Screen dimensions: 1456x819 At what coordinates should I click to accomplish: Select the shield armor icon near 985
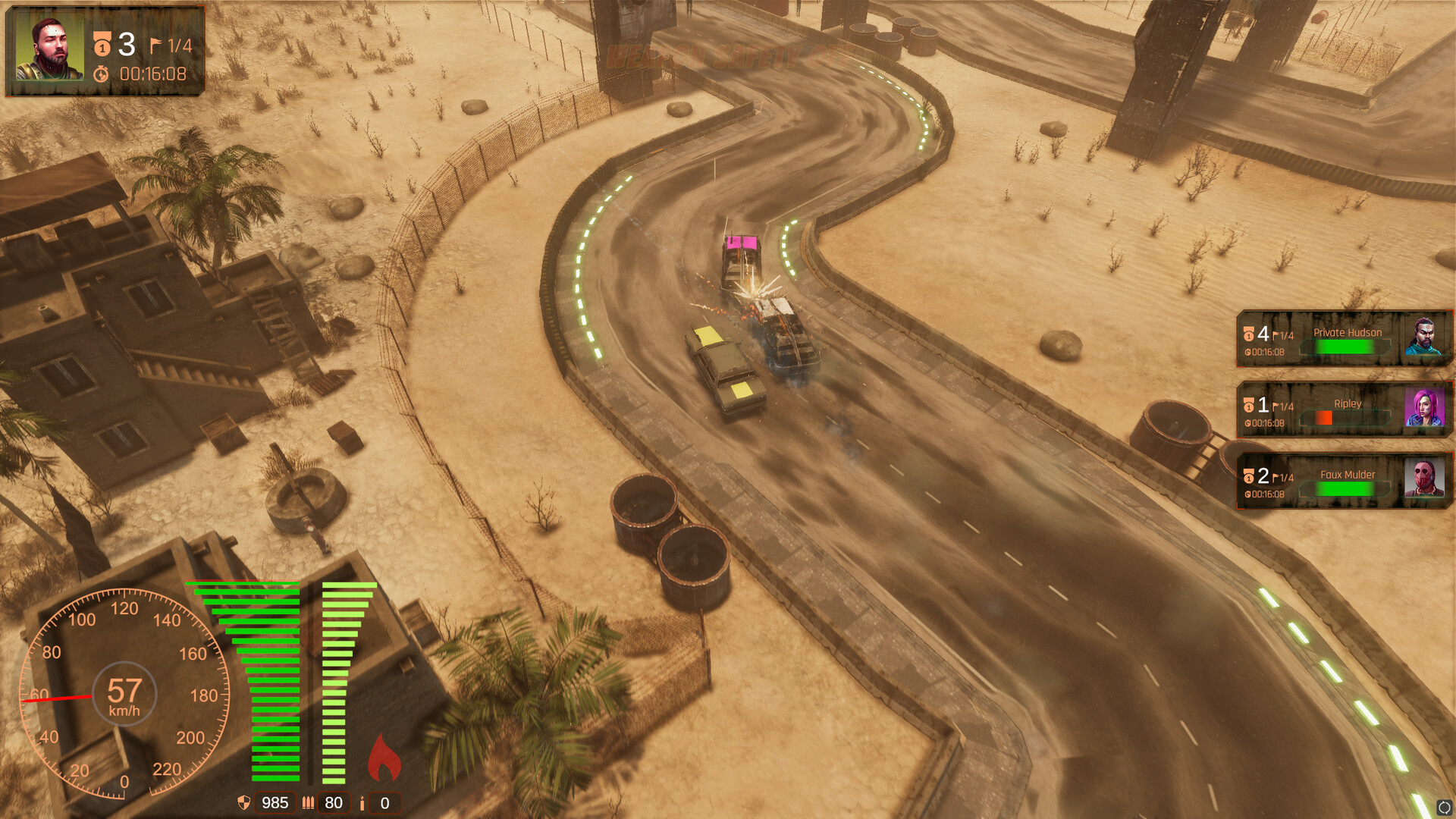(x=244, y=802)
